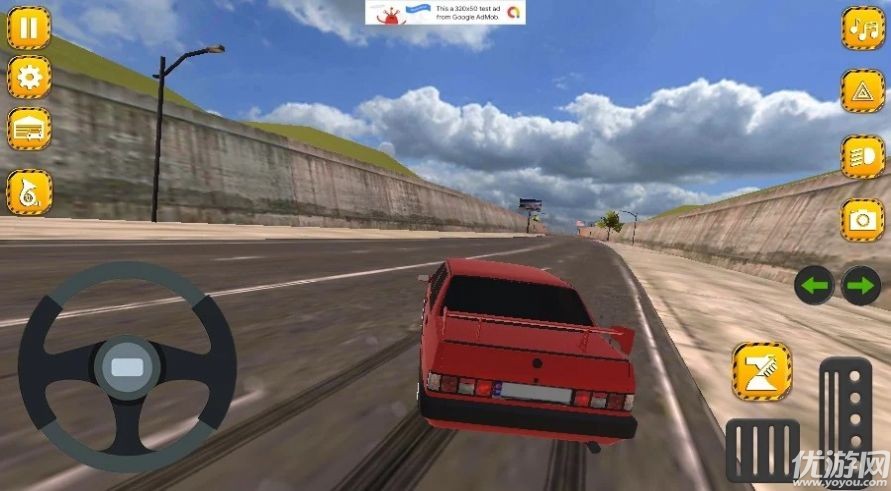Tap the green right arrow signal
891x491 pixels.
tap(861, 286)
